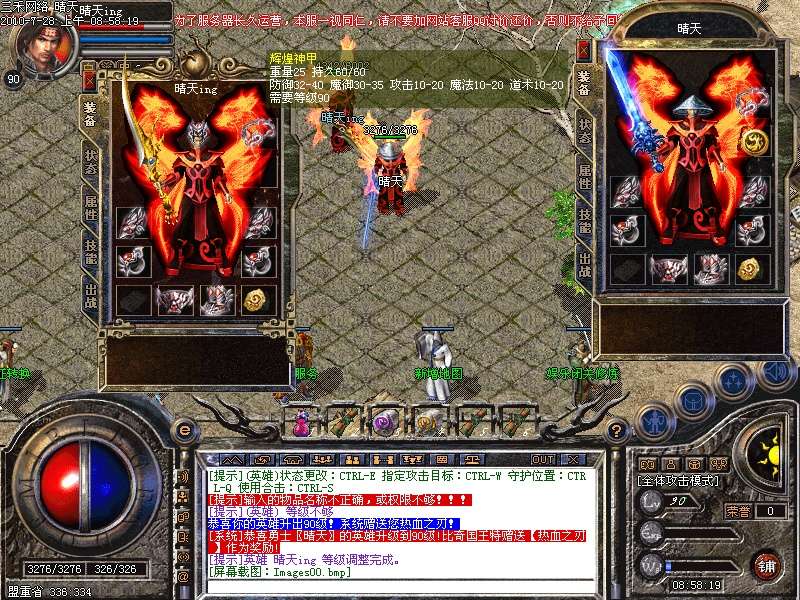Open the shop with the red 铺 button

click(x=766, y=564)
